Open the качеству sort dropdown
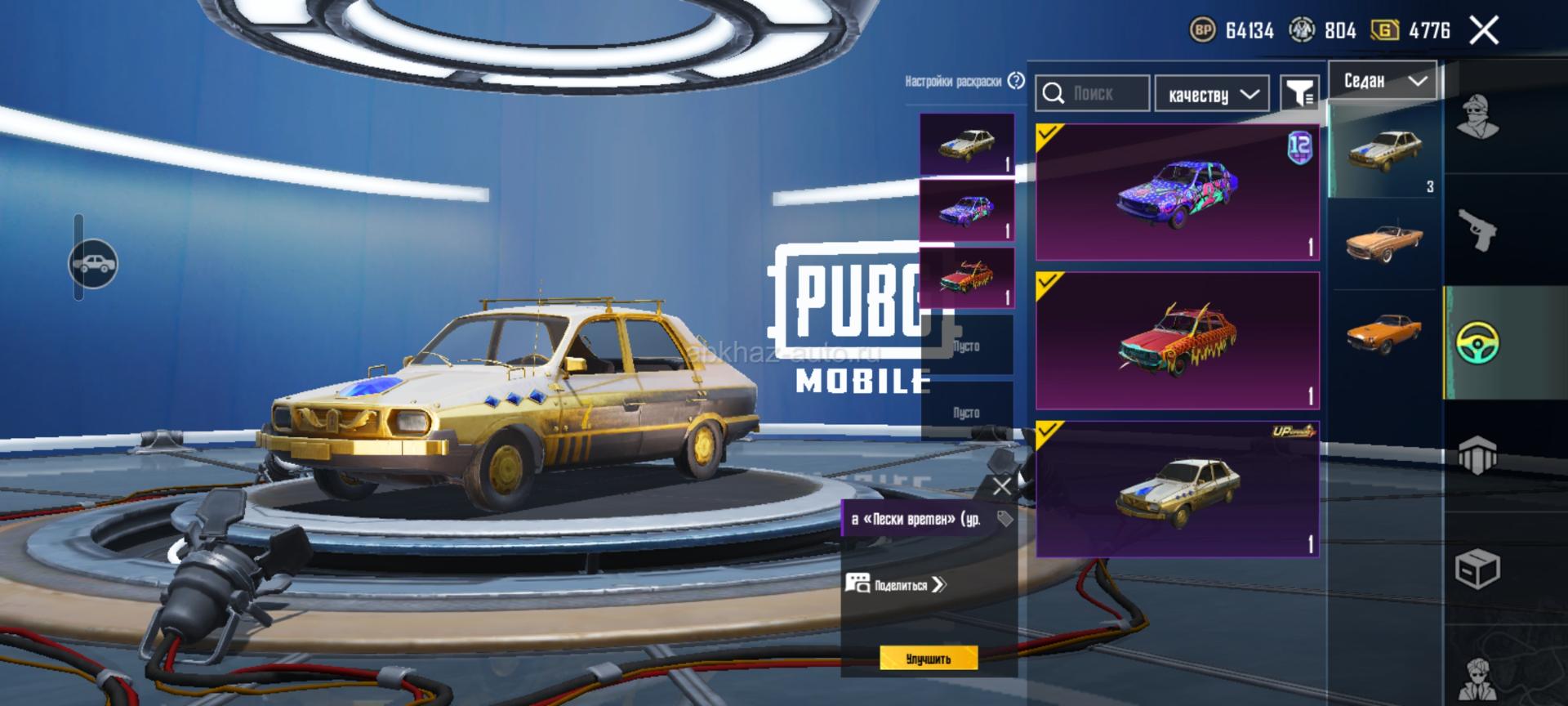Screen dimensions: 1568x706 (x=1212, y=95)
